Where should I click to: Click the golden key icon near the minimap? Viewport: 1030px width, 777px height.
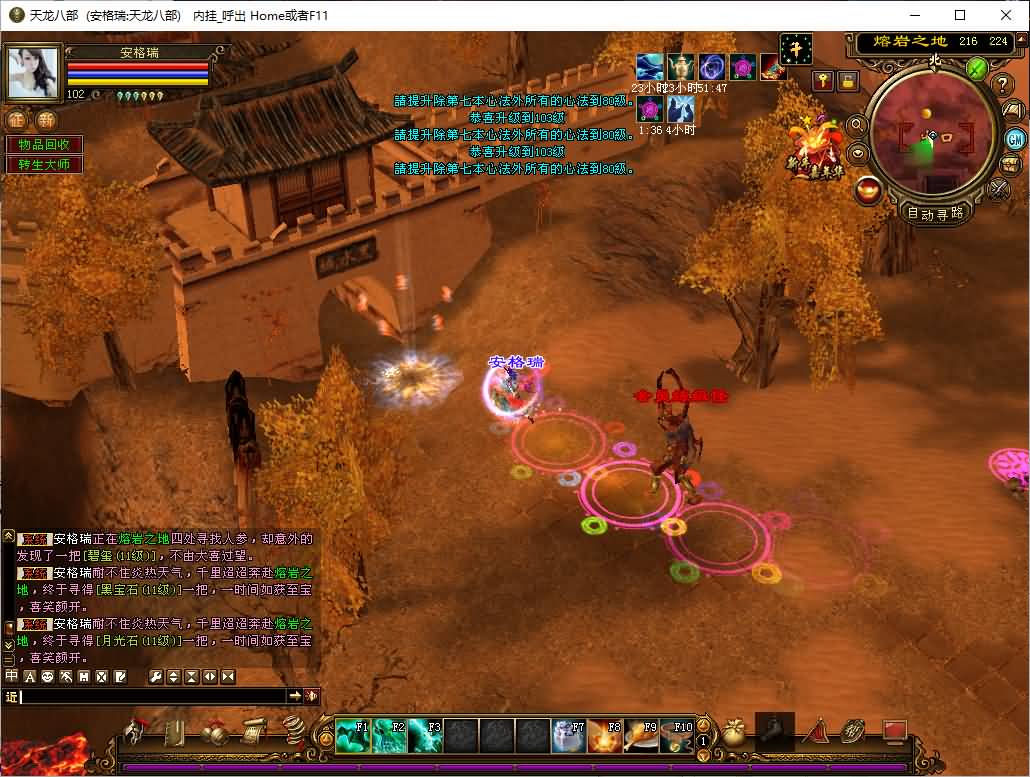[x=823, y=81]
